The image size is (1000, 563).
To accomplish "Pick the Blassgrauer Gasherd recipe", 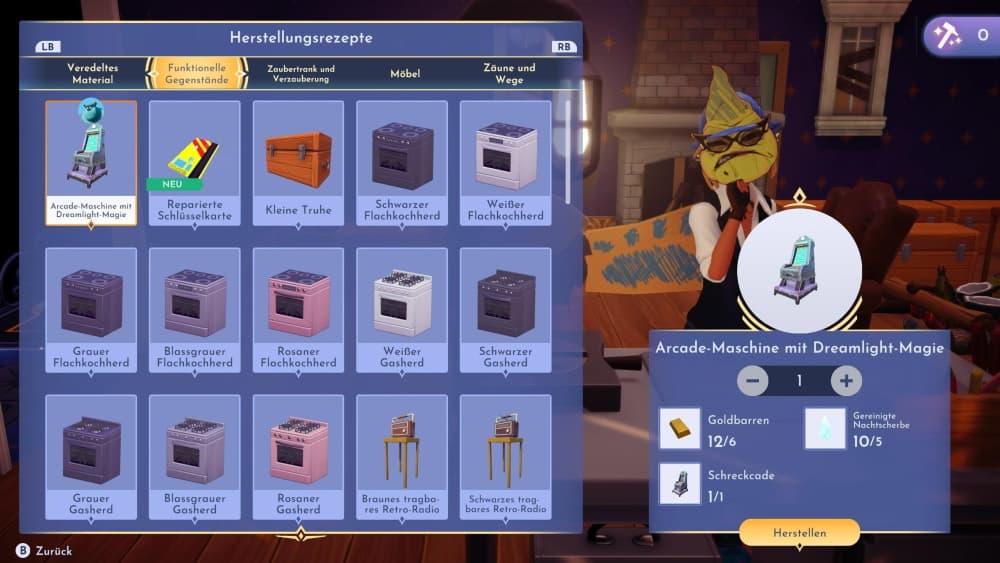I will click(194, 456).
